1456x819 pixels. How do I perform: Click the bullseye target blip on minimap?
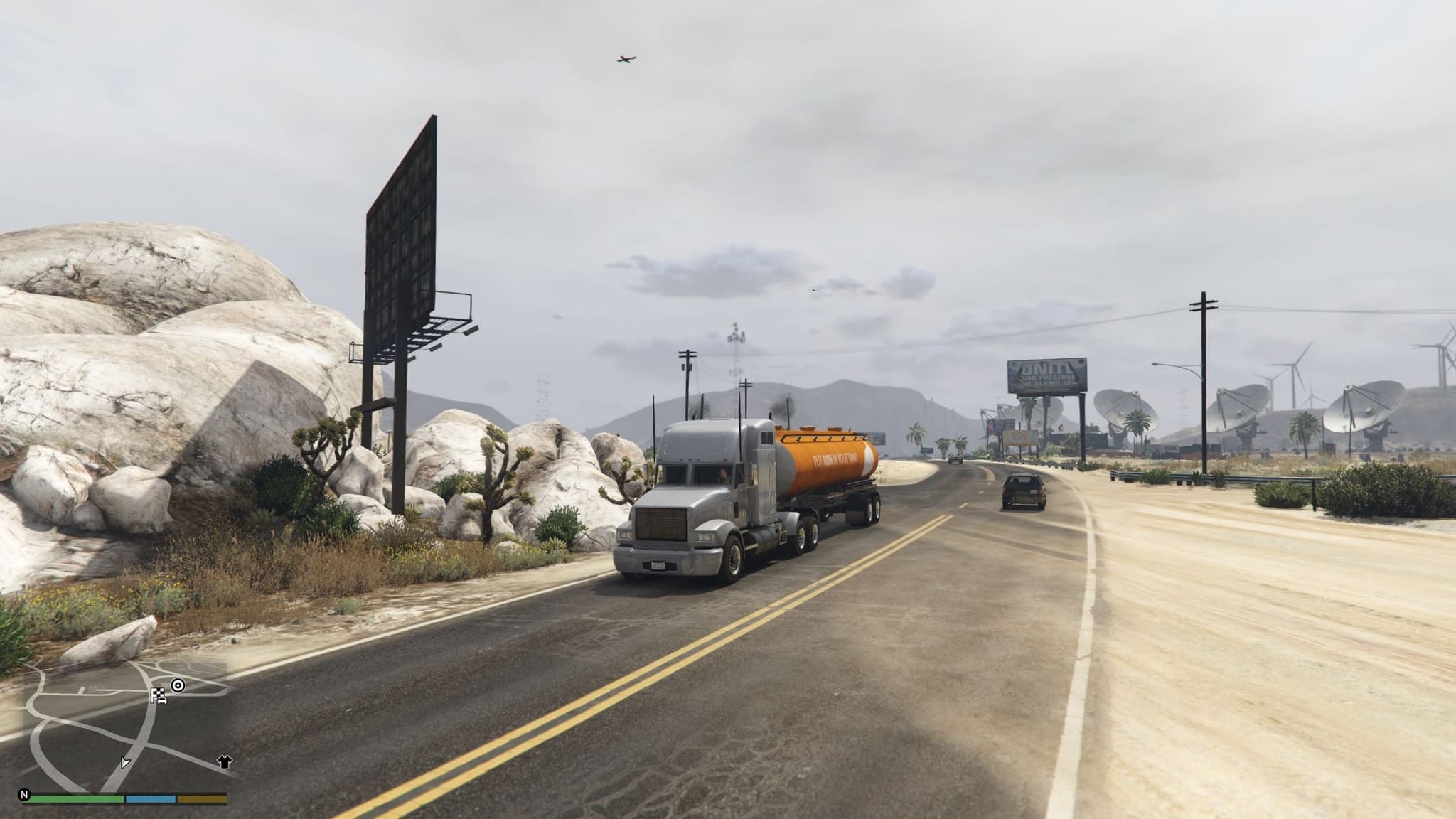click(178, 685)
